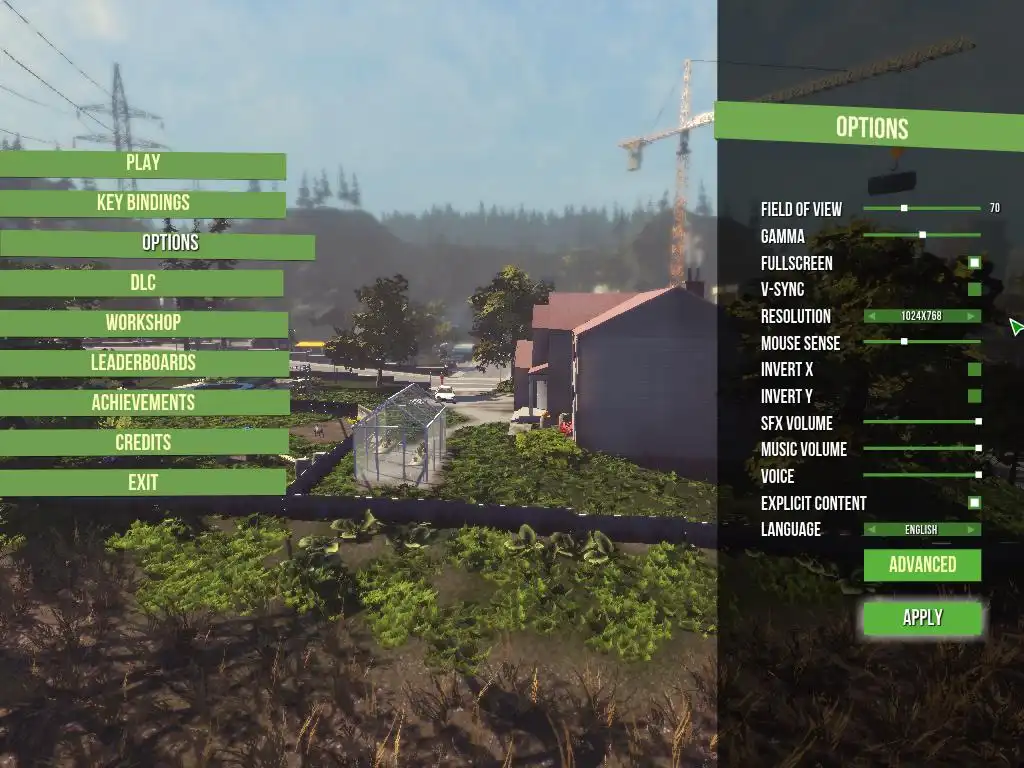This screenshot has width=1024, height=768.
Task: Open the Workshop page
Action: 143,323
